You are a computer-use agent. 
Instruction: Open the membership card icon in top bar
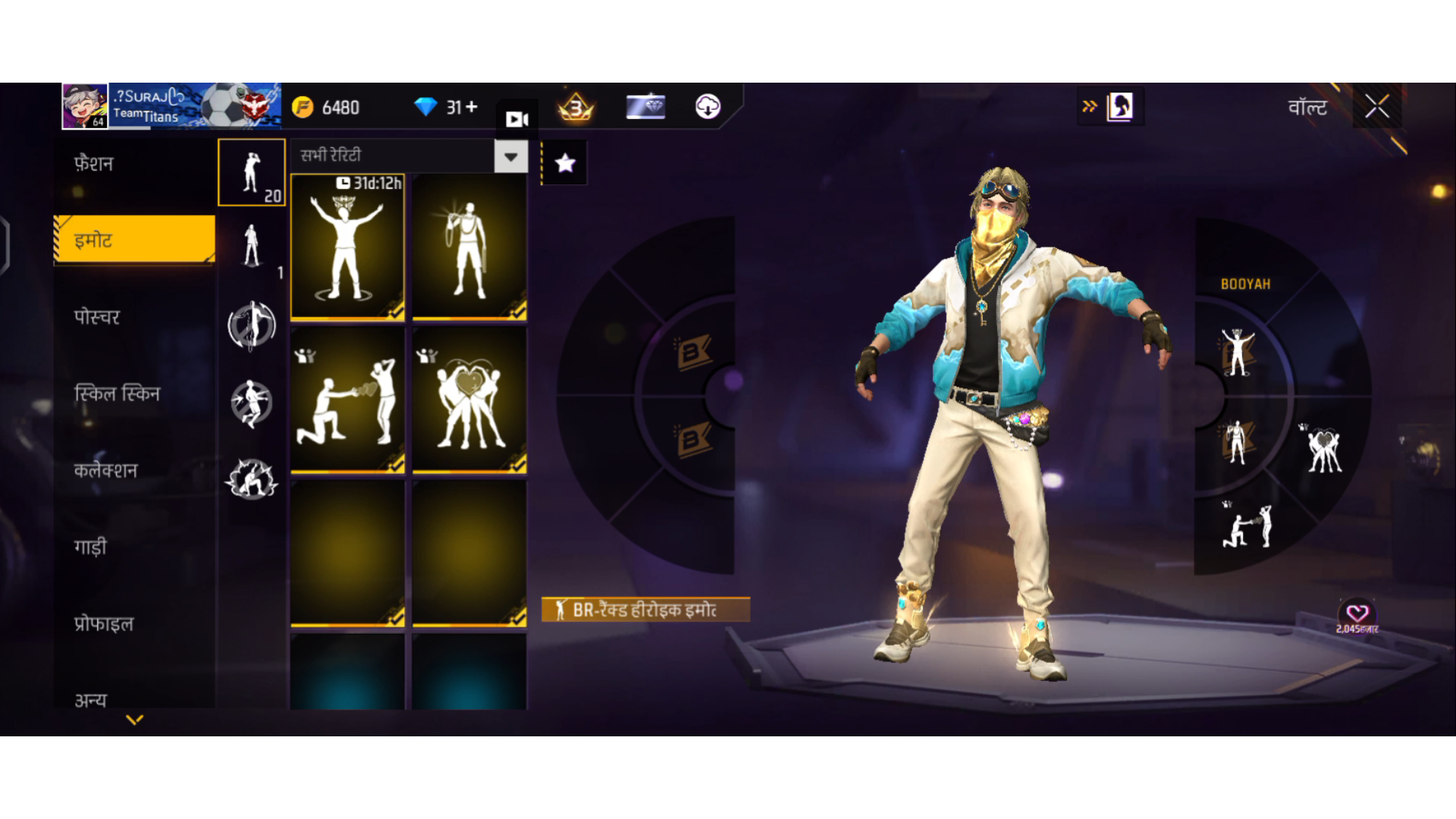pos(645,107)
